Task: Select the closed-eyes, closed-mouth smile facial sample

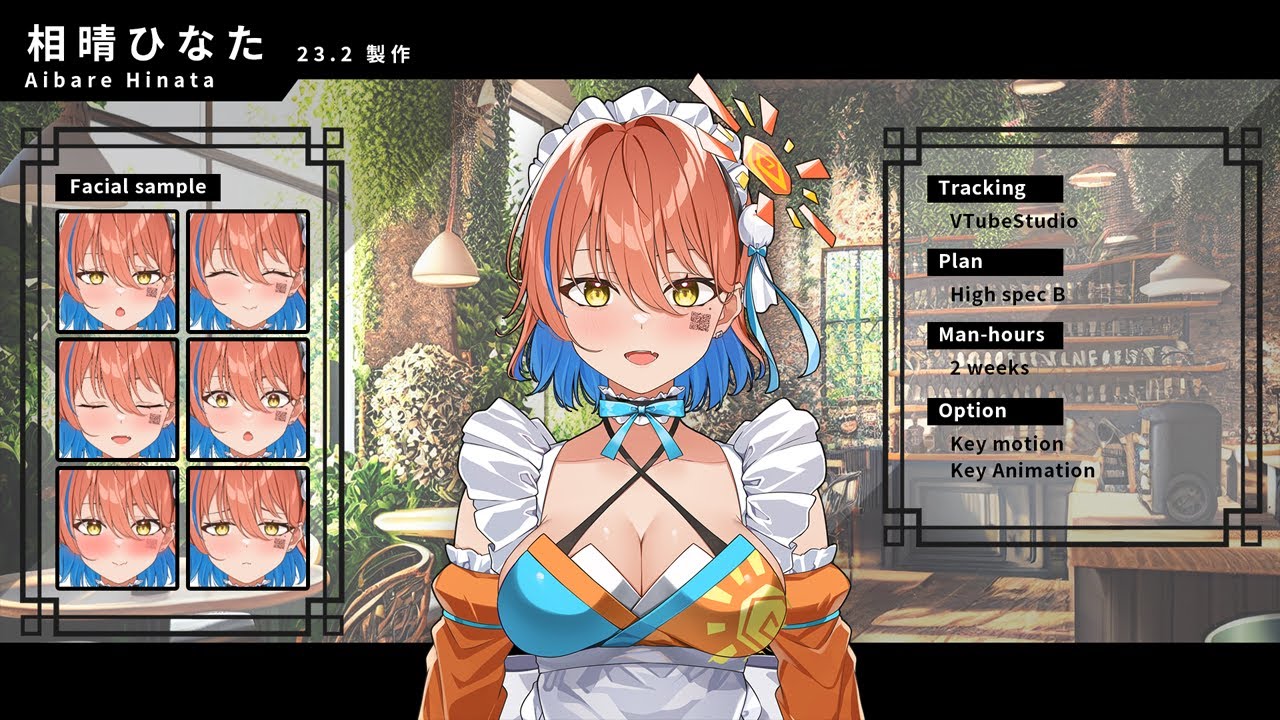Action: (248, 271)
